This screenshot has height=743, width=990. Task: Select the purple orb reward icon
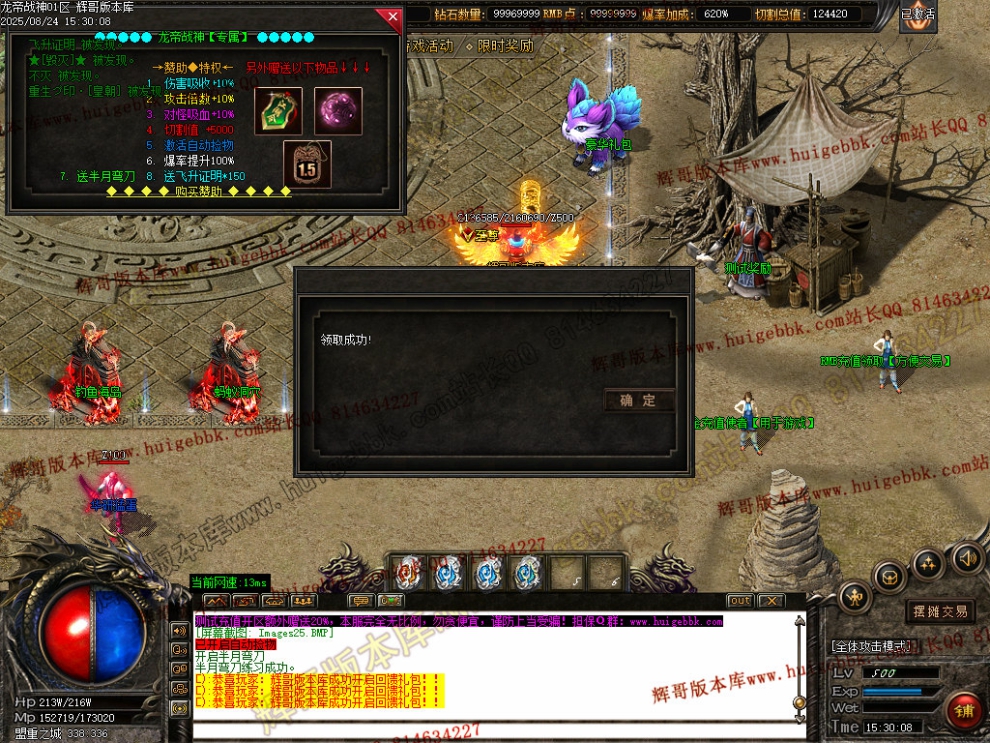(x=338, y=110)
